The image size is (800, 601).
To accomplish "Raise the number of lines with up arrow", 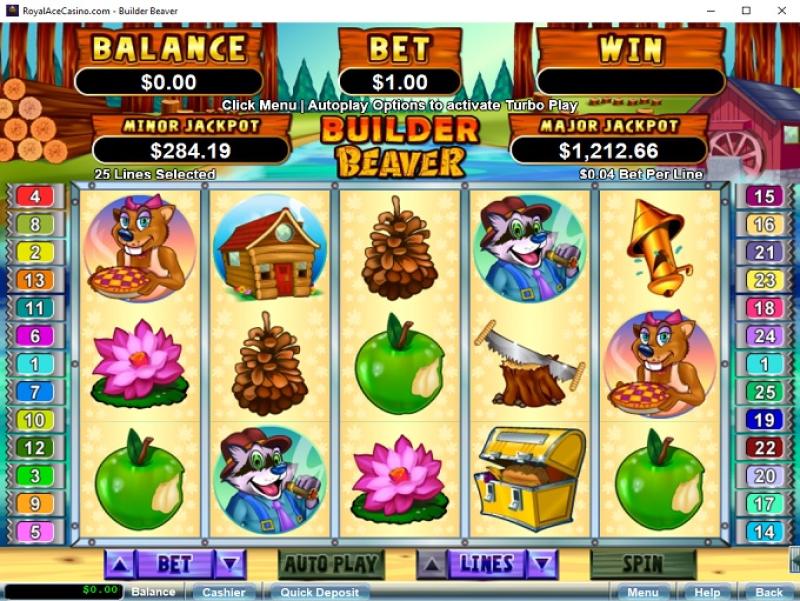I will coord(430,564).
